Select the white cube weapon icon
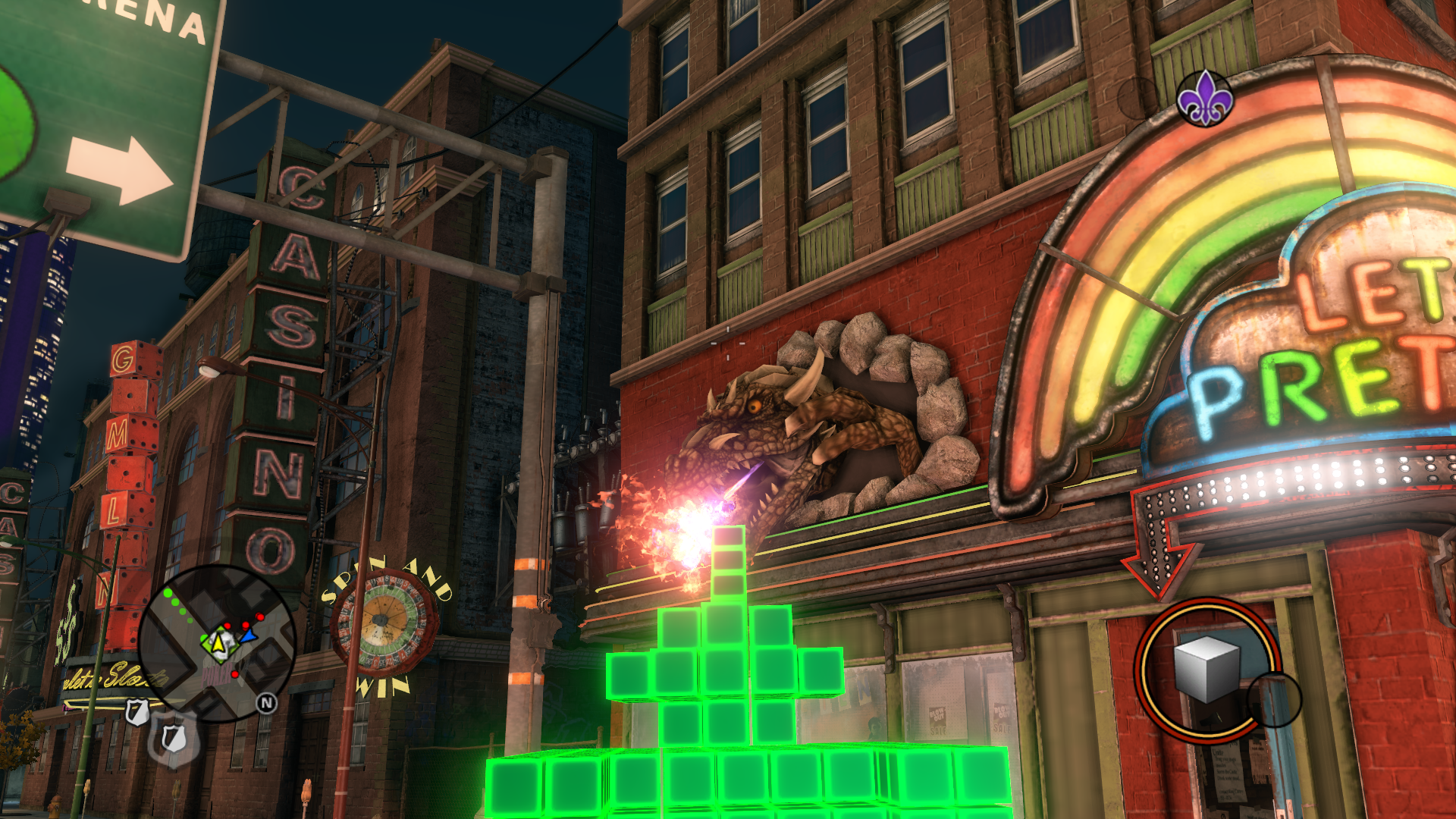Image resolution: width=1456 pixels, height=819 pixels. (x=1206, y=669)
